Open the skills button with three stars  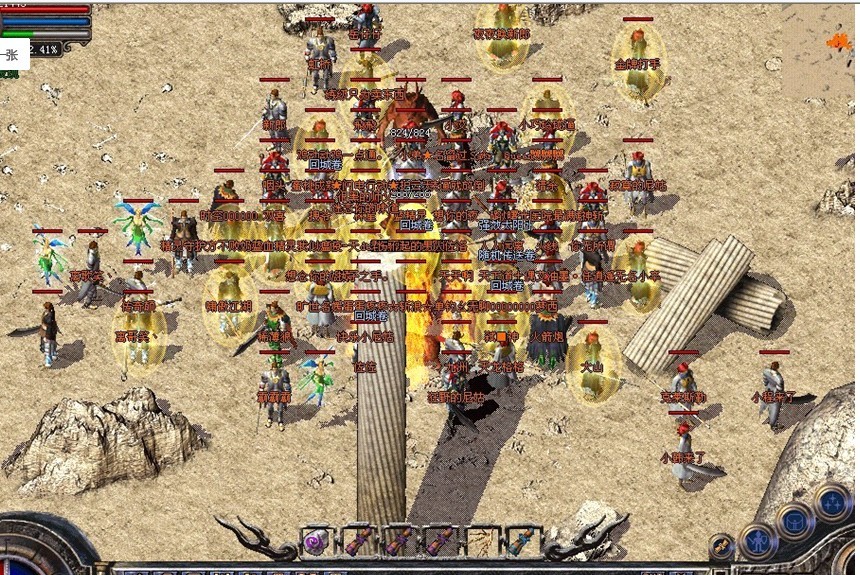(832, 502)
